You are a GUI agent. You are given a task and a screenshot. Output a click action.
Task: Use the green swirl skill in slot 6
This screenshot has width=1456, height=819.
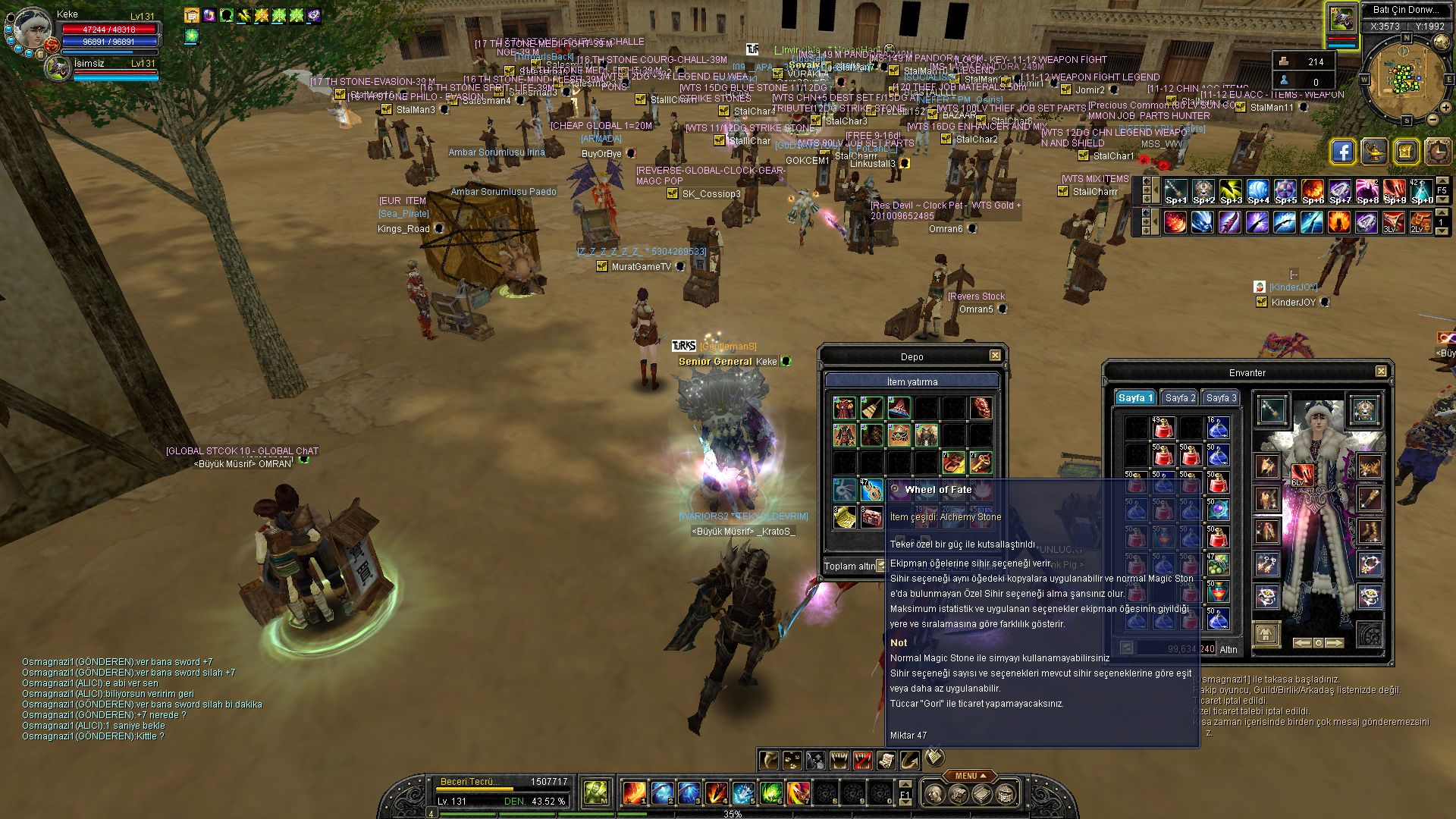(x=770, y=793)
